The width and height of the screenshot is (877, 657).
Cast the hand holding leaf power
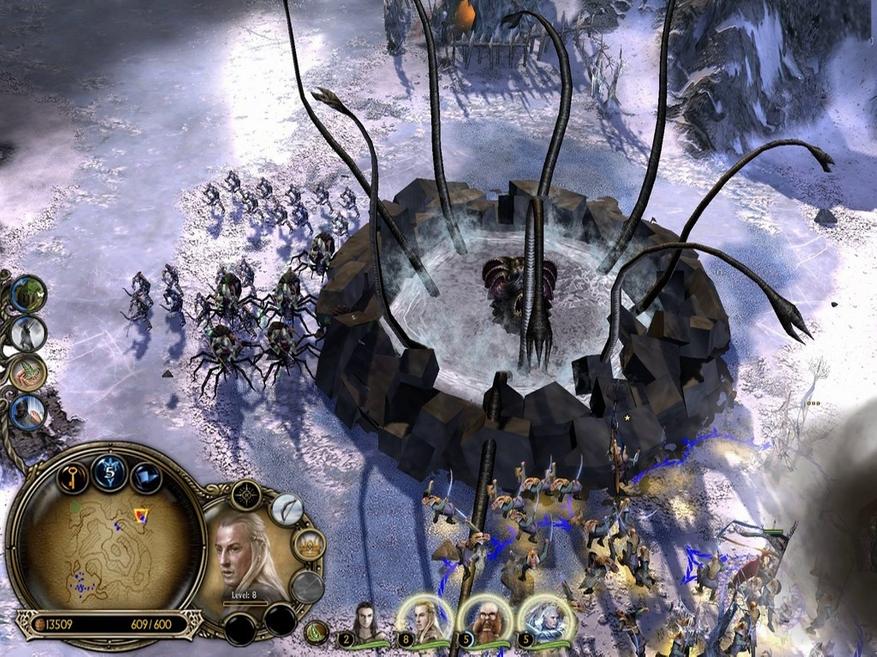[x=28, y=372]
